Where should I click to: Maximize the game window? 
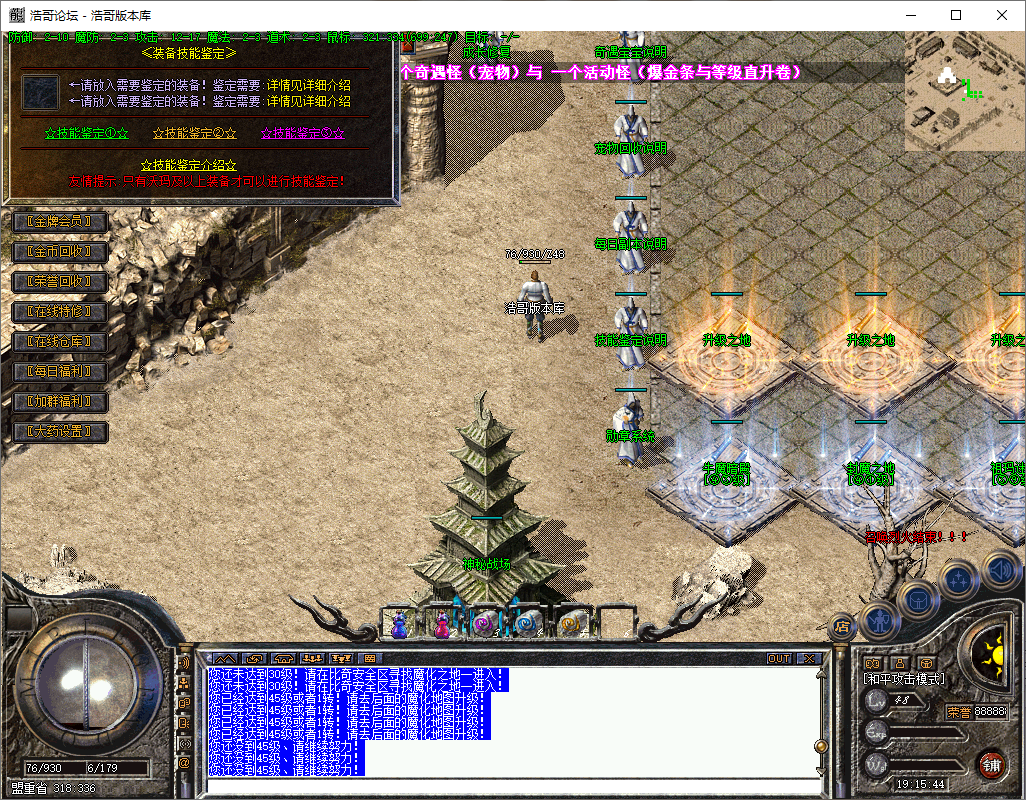[956, 15]
